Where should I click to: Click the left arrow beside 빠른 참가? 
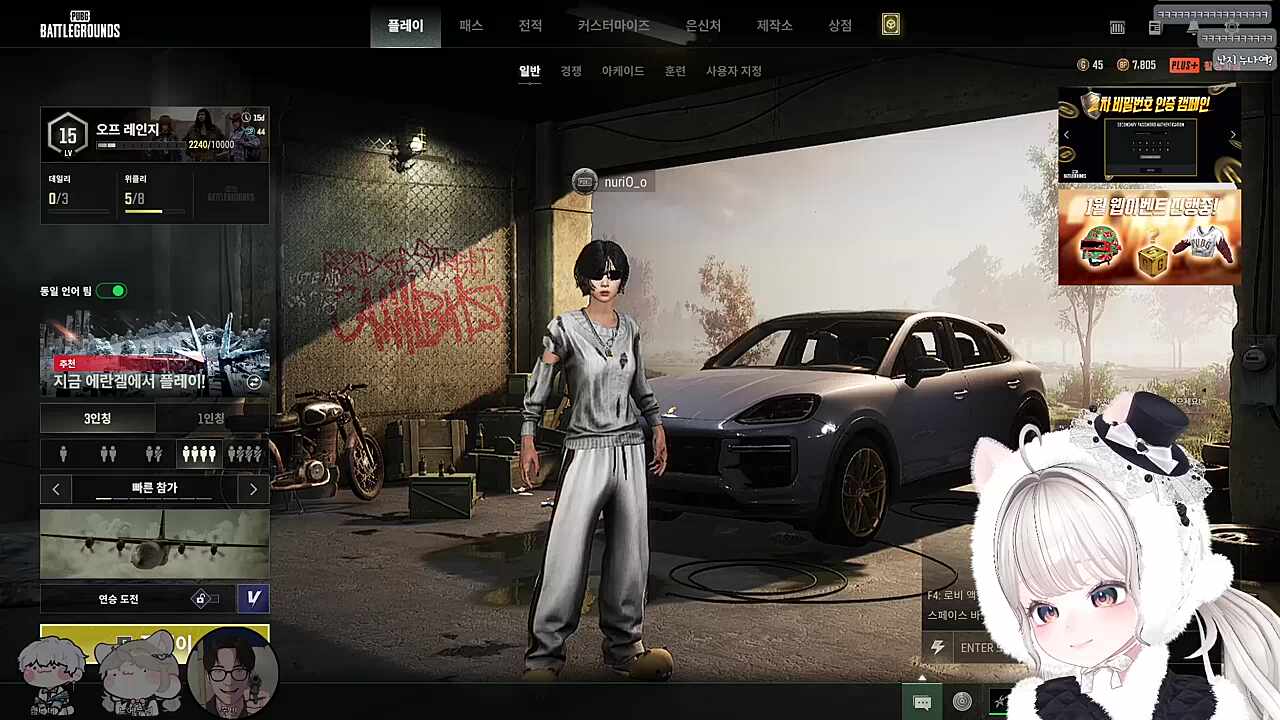click(56, 489)
